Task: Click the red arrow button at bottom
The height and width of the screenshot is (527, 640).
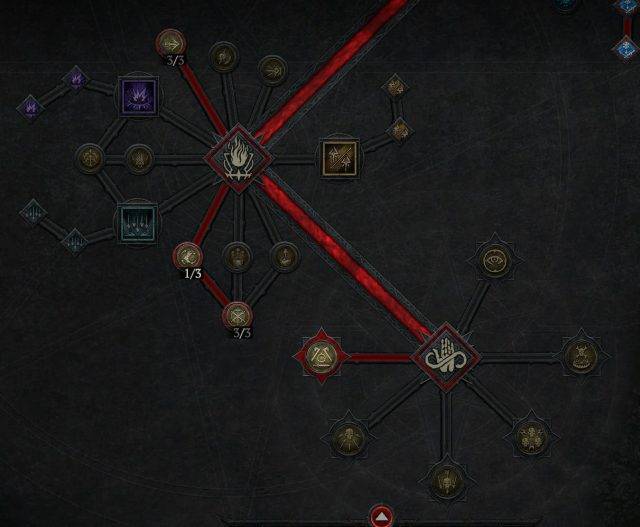Action: [x=382, y=516]
